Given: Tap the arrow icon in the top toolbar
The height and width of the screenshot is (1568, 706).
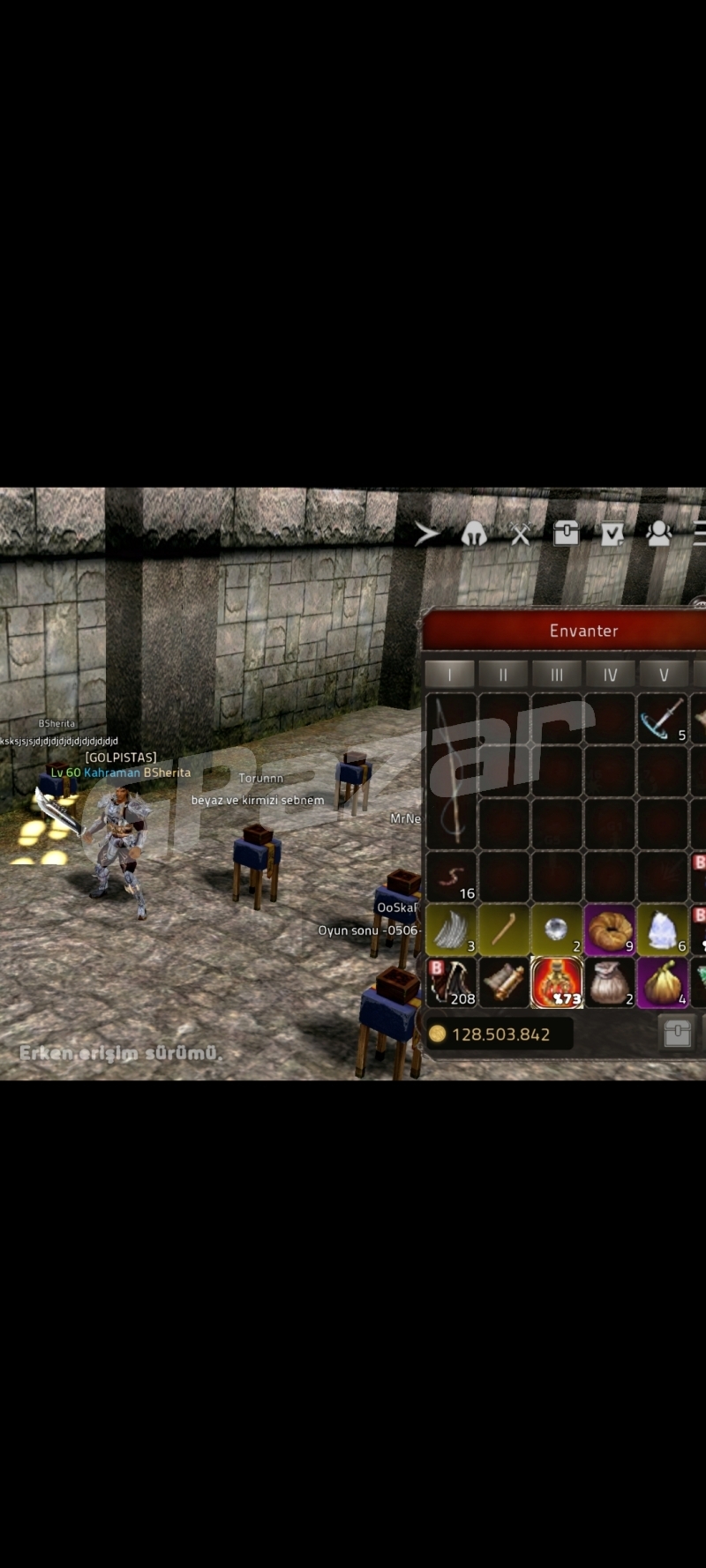Looking at the screenshot, I should (427, 534).
